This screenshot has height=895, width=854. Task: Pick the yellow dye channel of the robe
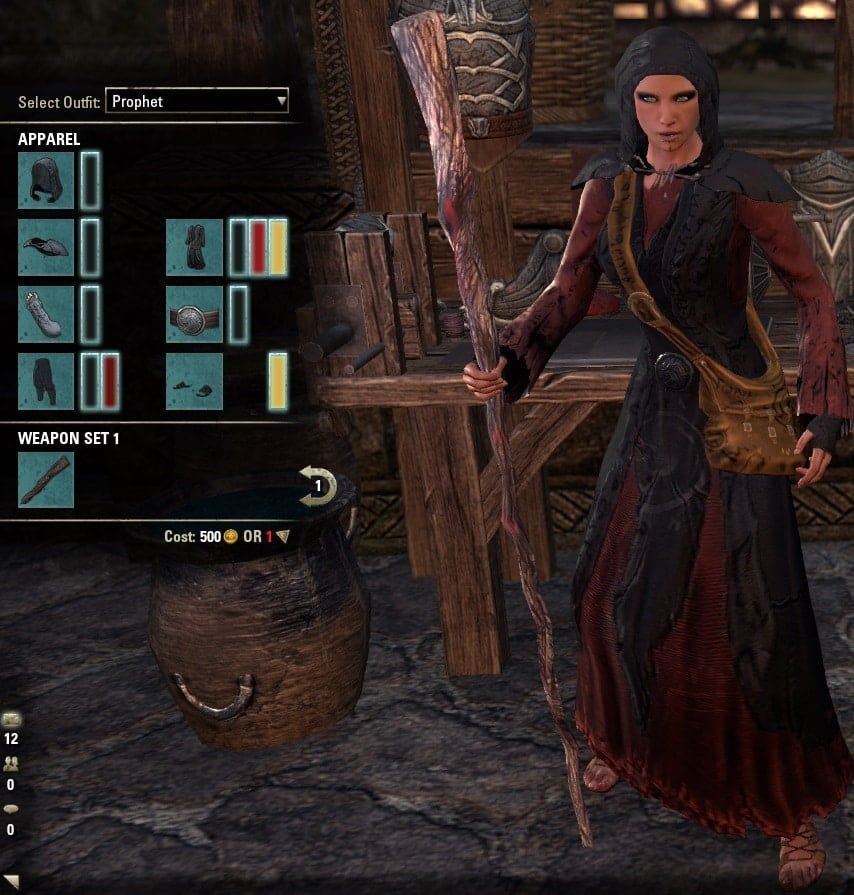[x=277, y=247]
